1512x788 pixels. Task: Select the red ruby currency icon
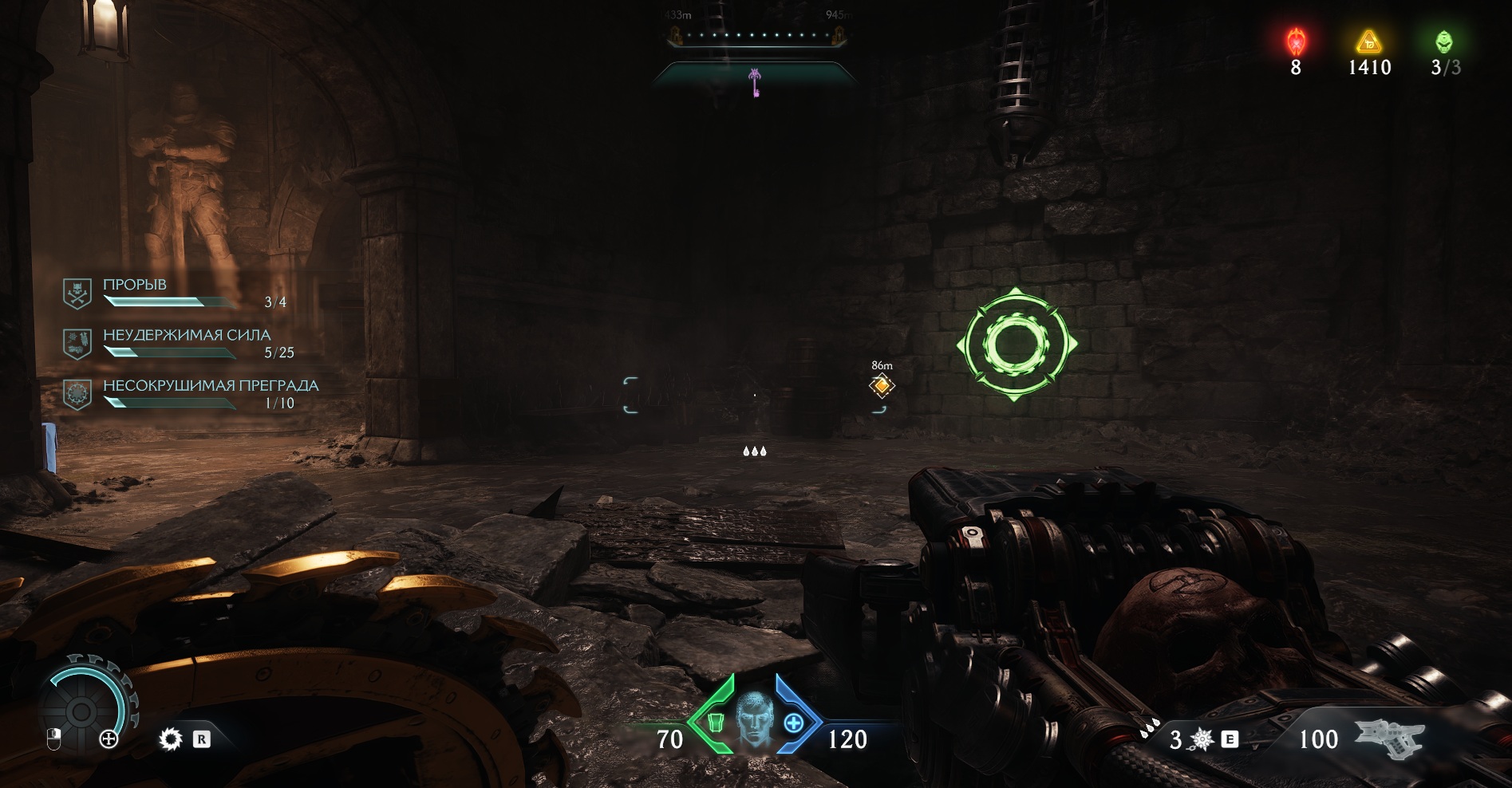(1297, 41)
